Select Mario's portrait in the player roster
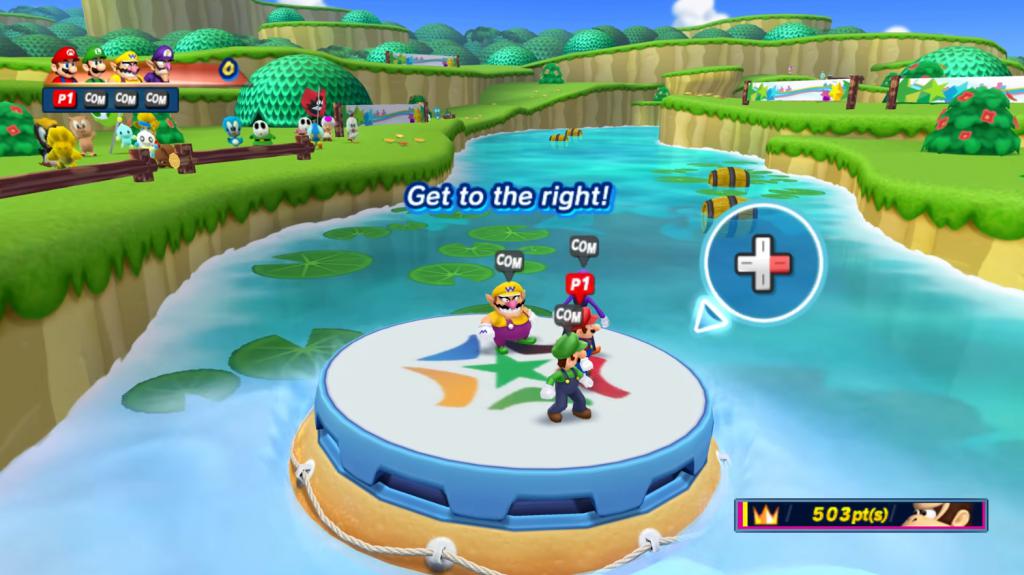 click(64, 64)
